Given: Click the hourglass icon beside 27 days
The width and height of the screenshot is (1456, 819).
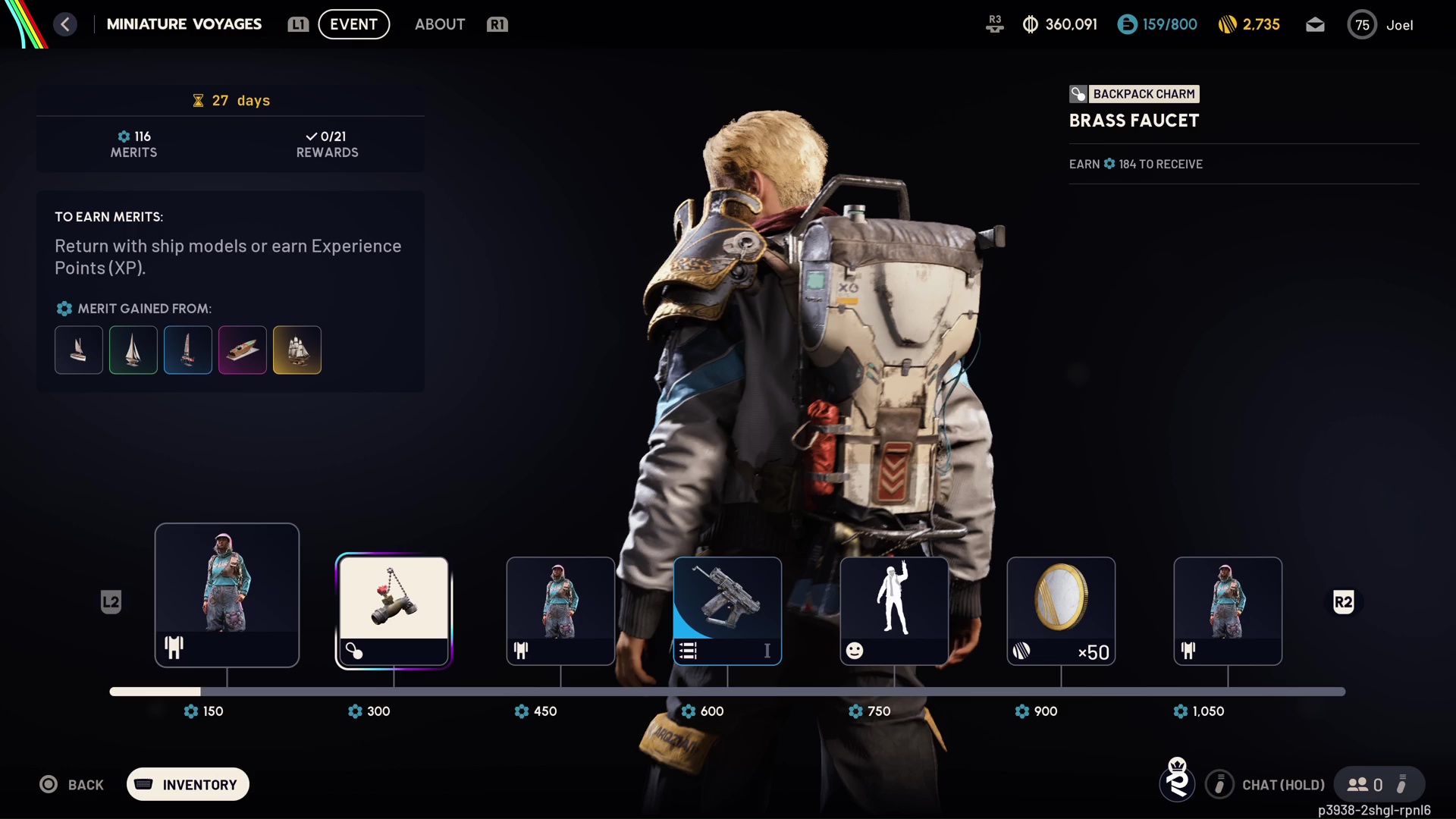Looking at the screenshot, I should pos(198,100).
